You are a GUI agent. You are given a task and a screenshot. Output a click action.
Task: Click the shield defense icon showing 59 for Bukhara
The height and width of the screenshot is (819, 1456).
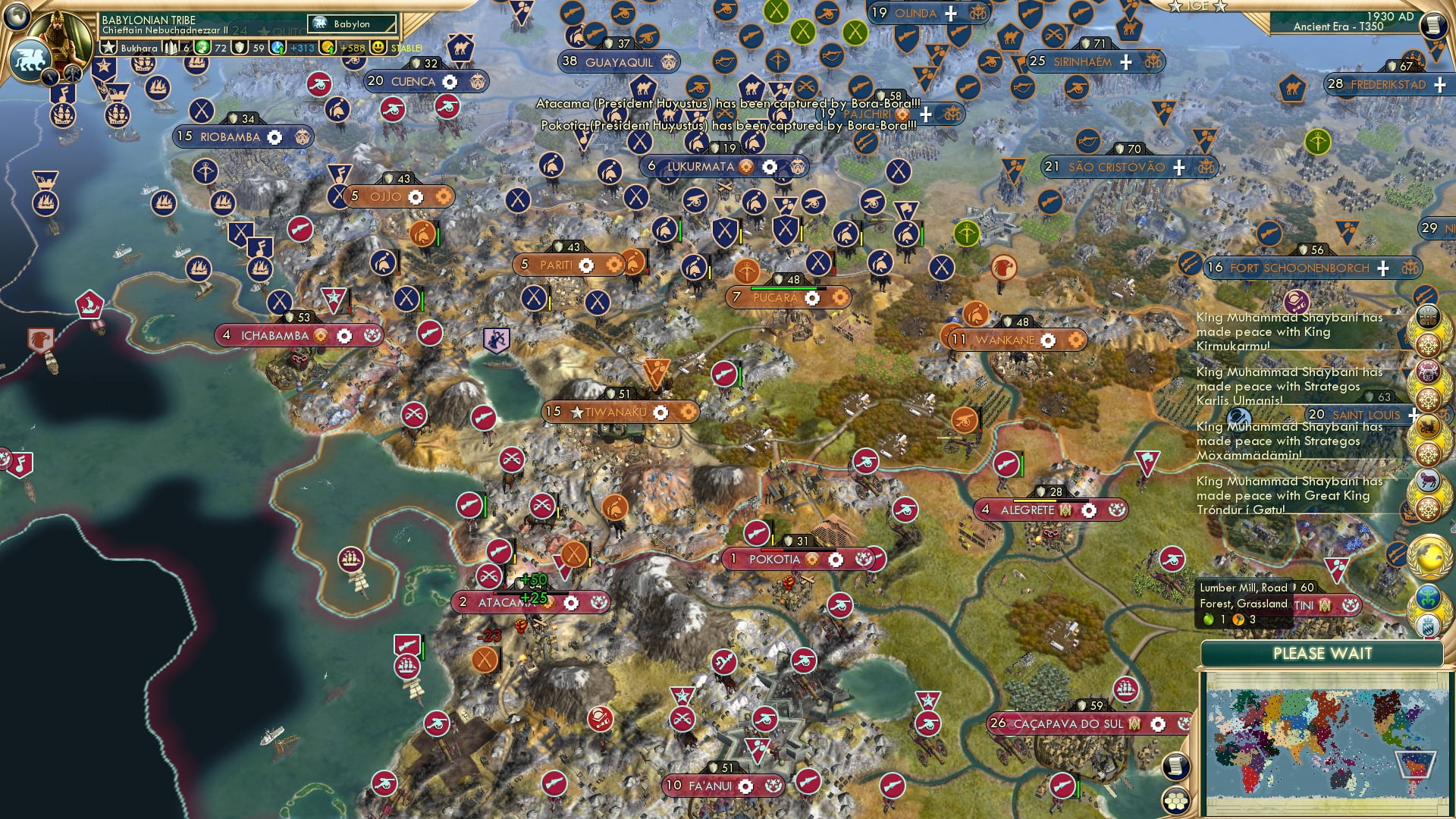pos(238,48)
